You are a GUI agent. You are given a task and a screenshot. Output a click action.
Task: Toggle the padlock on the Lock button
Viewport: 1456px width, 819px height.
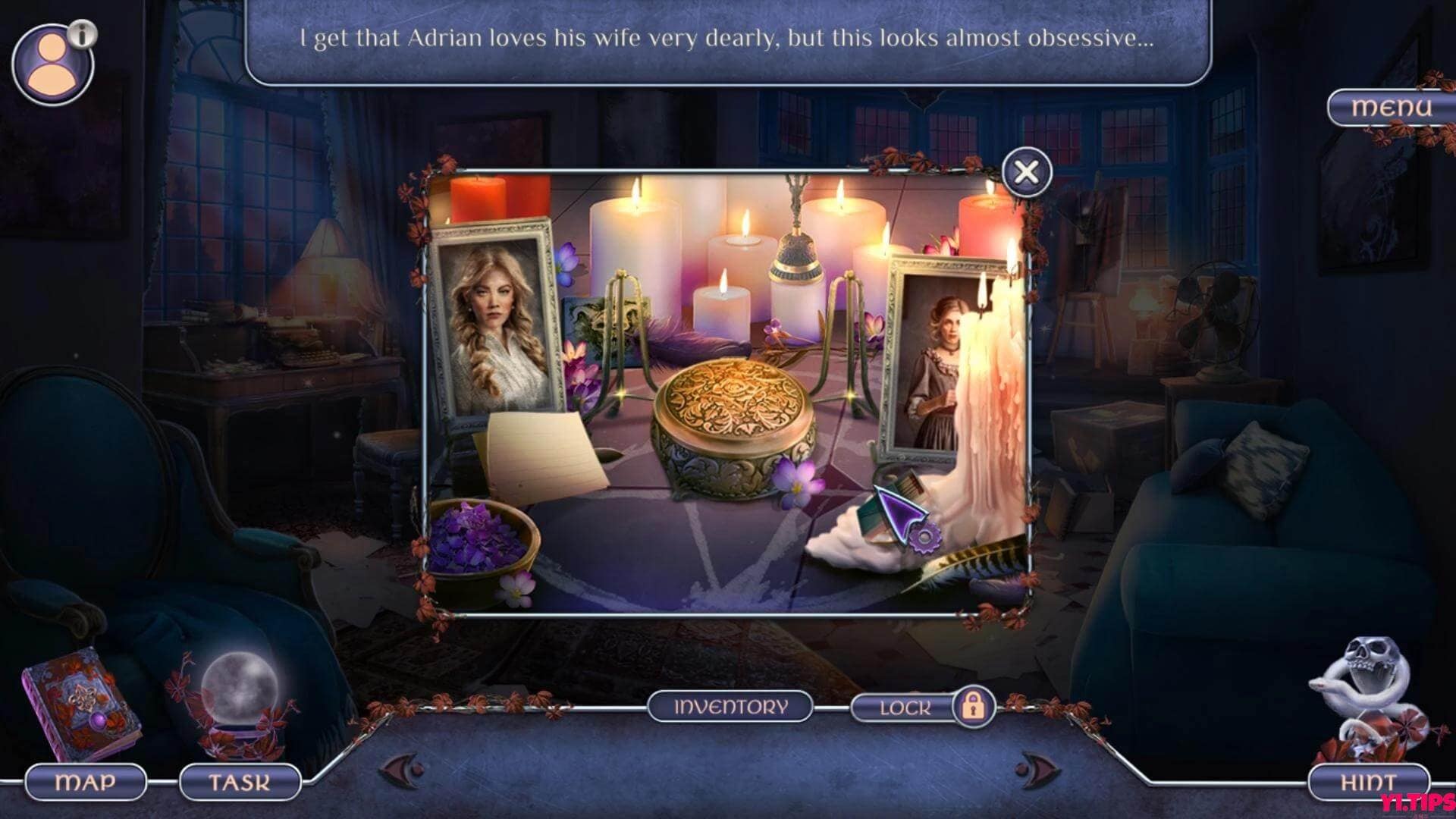[x=973, y=707]
